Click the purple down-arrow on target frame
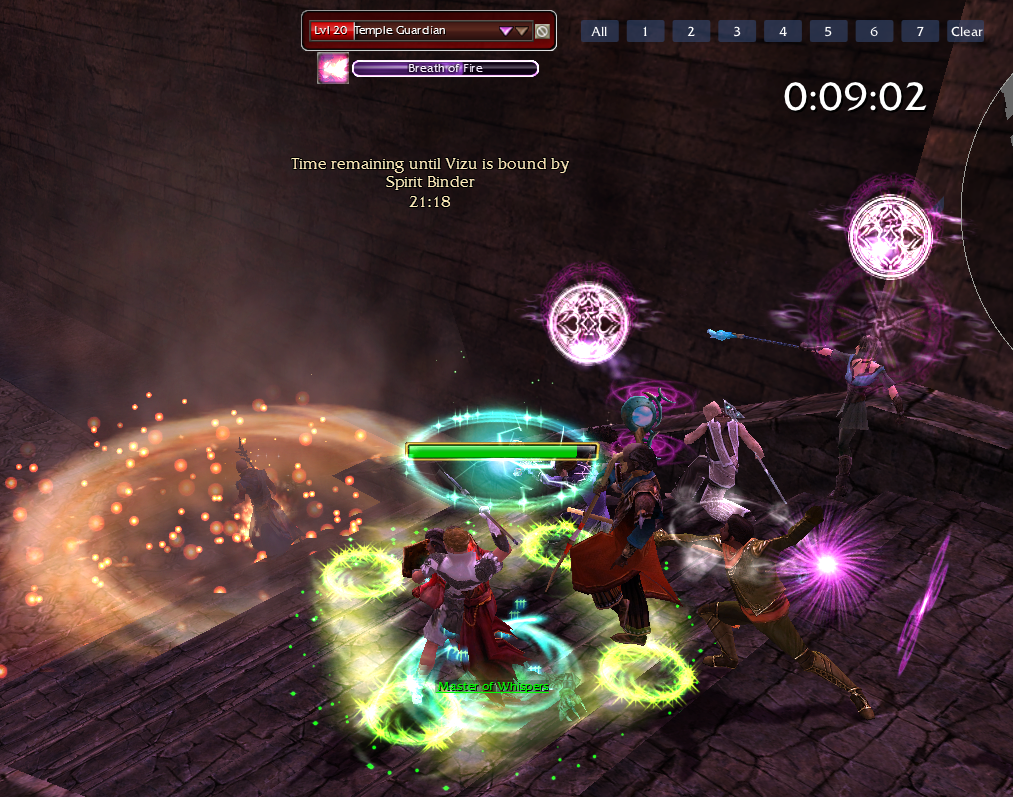The image size is (1013, 797). (506, 31)
